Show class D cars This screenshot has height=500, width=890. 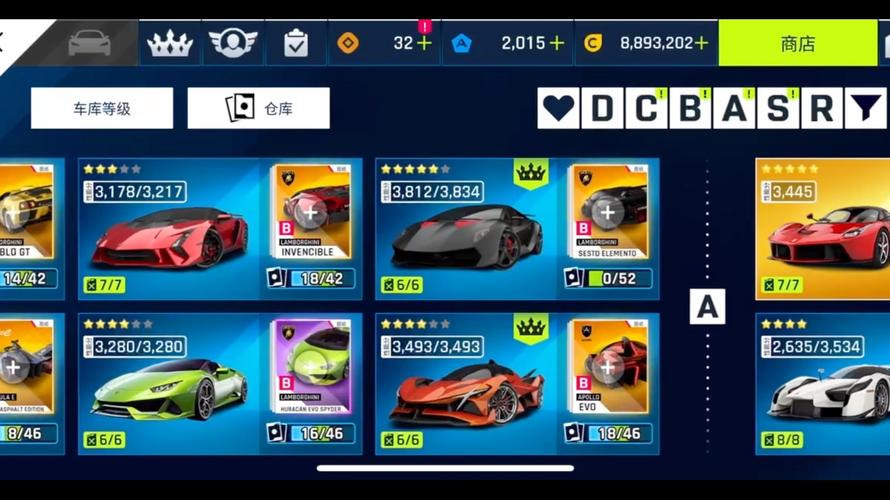[603, 108]
